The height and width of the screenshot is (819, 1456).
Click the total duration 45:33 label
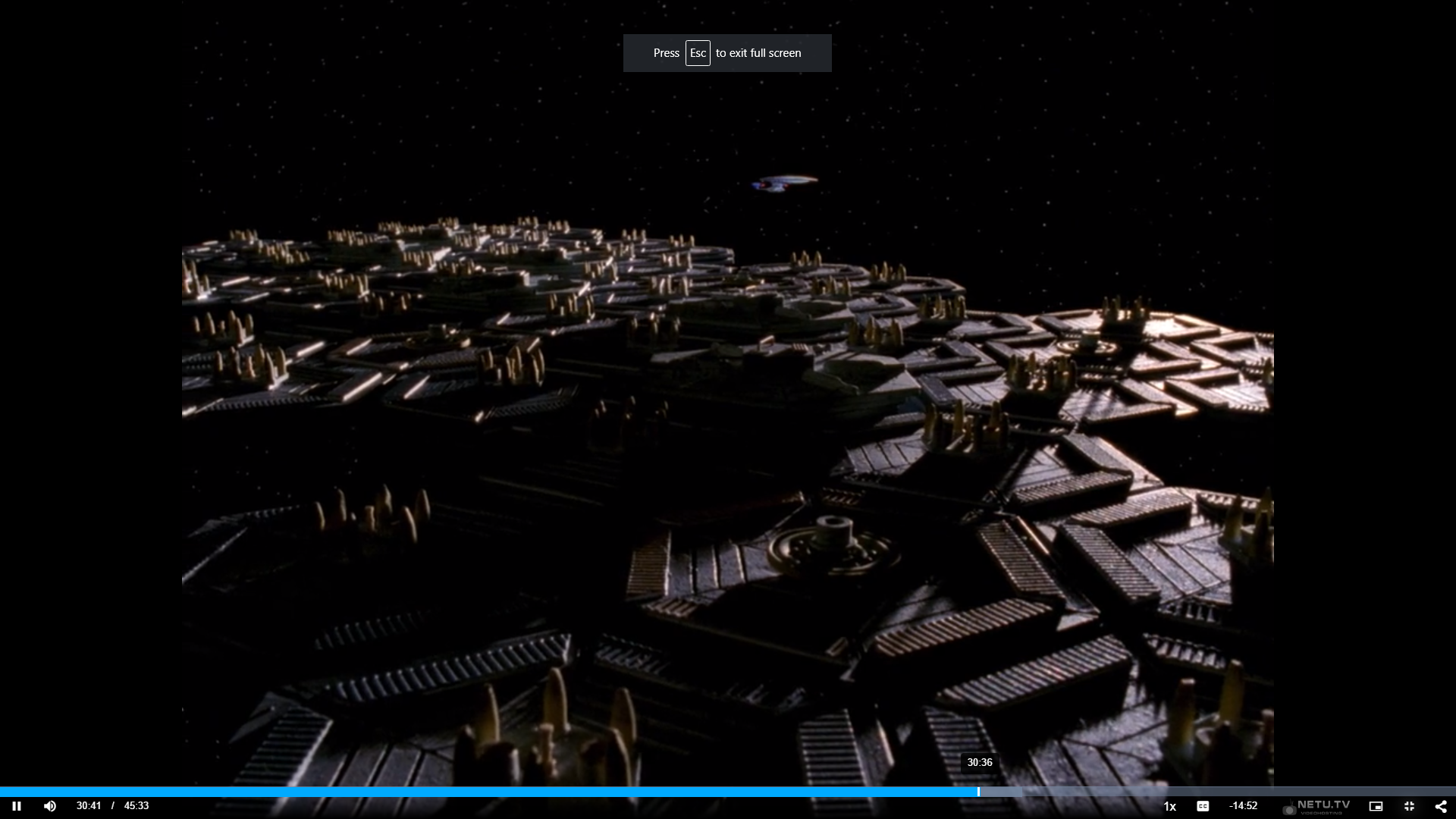point(136,805)
